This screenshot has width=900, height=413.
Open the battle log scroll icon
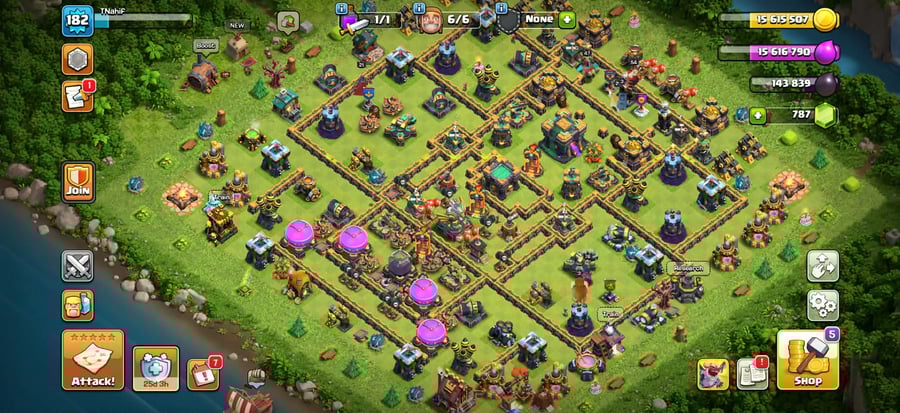pyautogui.click(x=77, y=96)
